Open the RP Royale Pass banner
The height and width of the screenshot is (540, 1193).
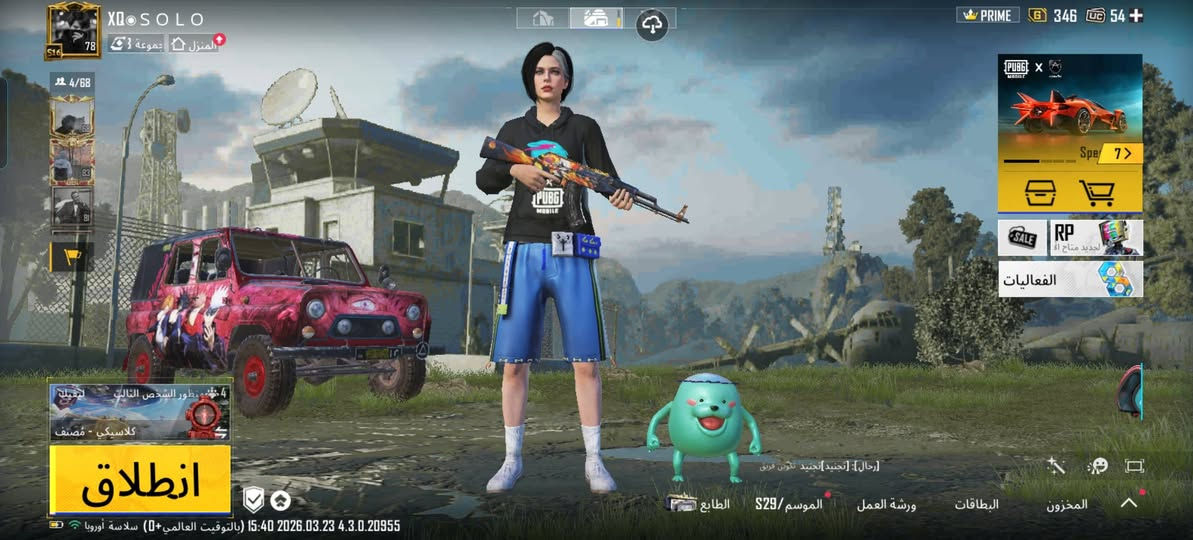pyautogui.click(x=1096, y=238)
